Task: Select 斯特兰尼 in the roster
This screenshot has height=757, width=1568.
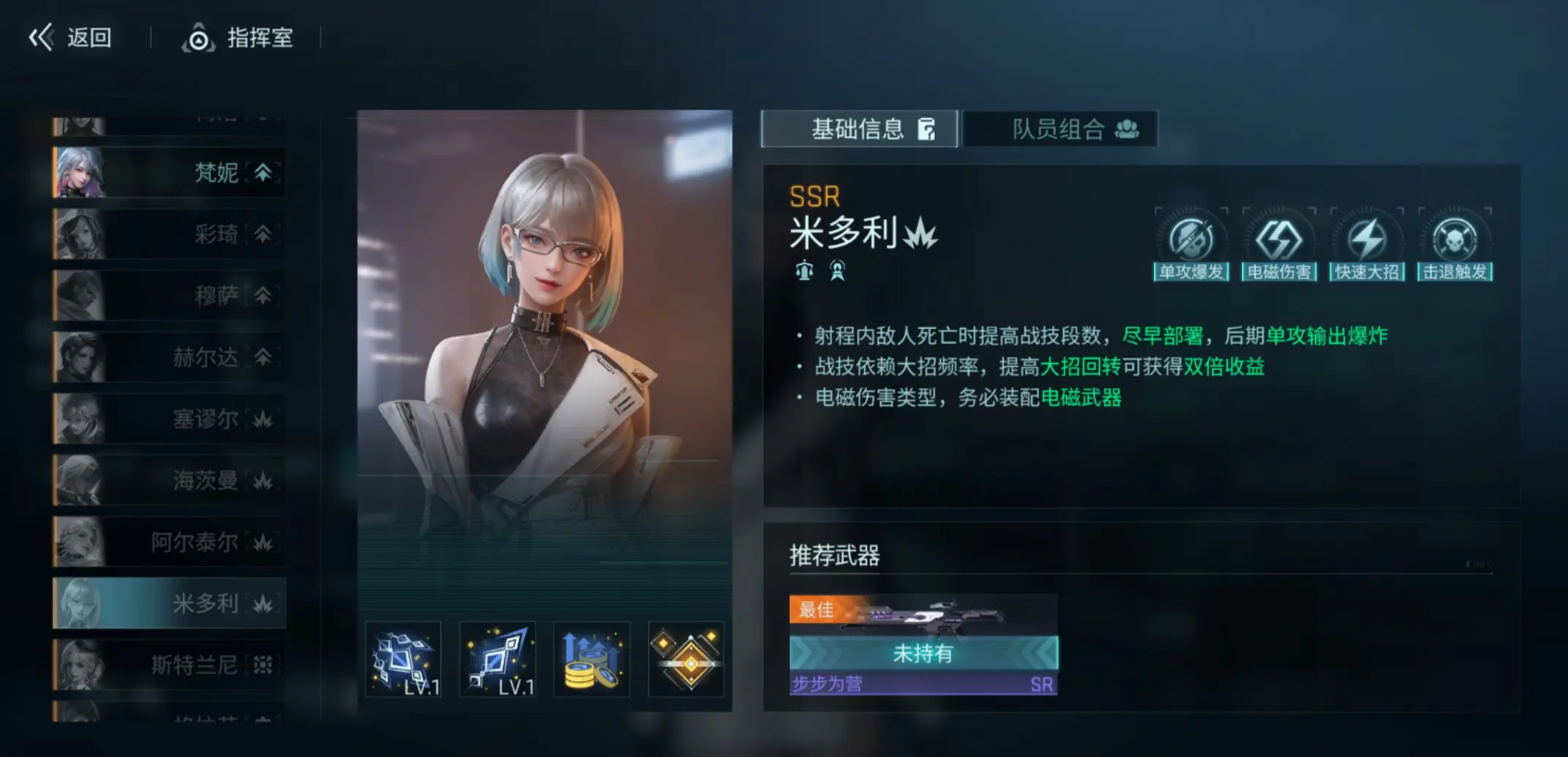Action: coord(169,664)
